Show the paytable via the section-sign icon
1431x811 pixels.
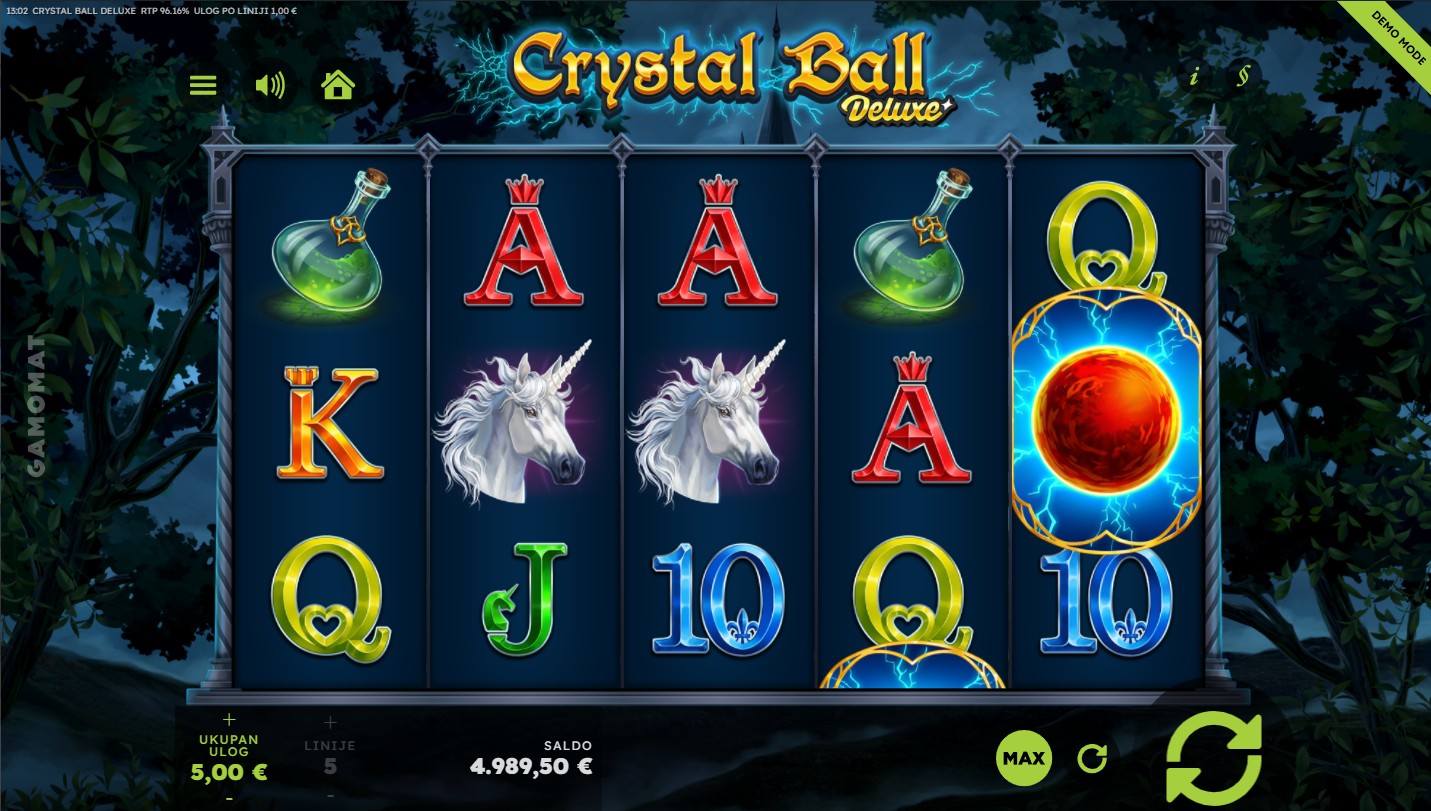pos(1243,77)
